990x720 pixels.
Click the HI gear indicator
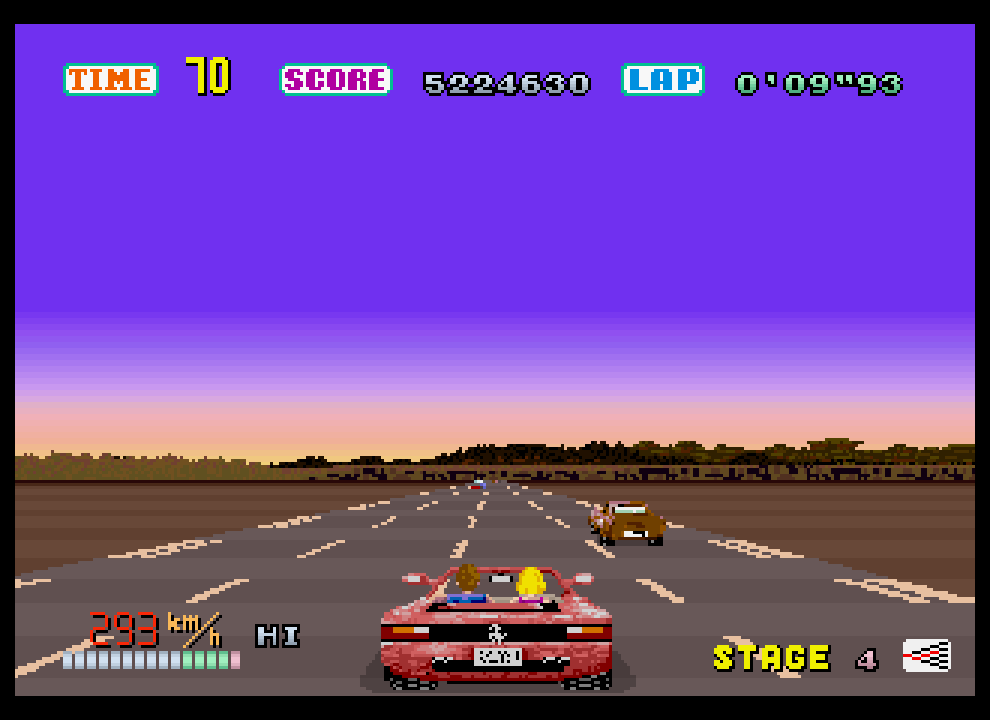click(x=278, y=636)
